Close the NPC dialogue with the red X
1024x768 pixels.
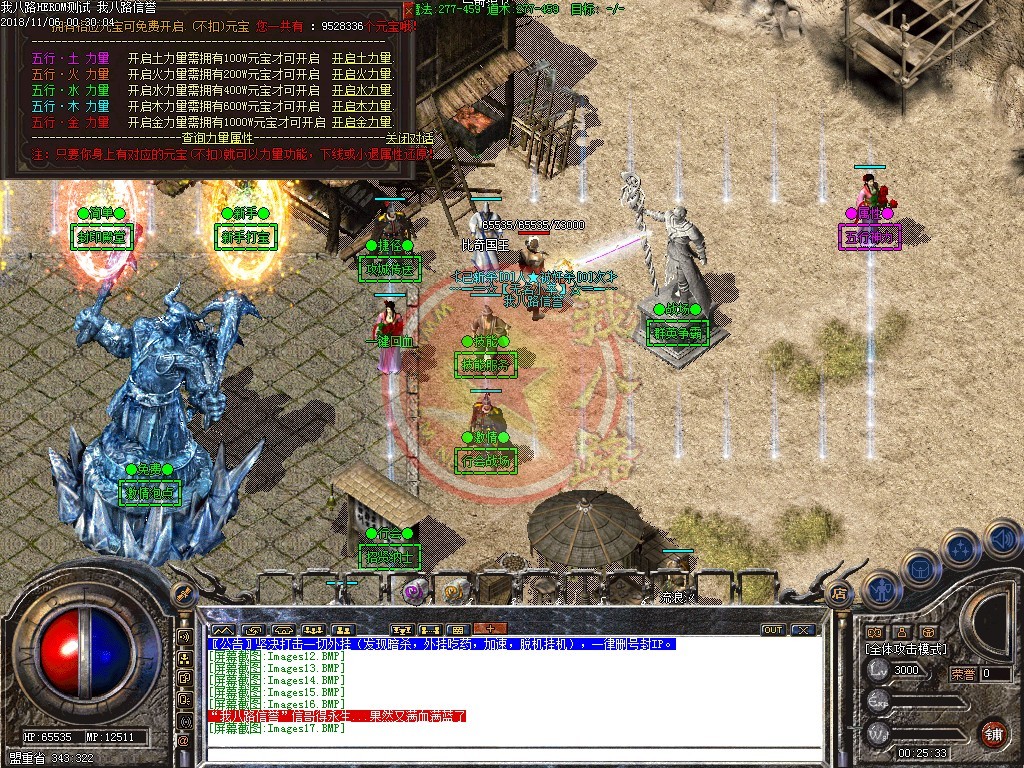(407, 9)
